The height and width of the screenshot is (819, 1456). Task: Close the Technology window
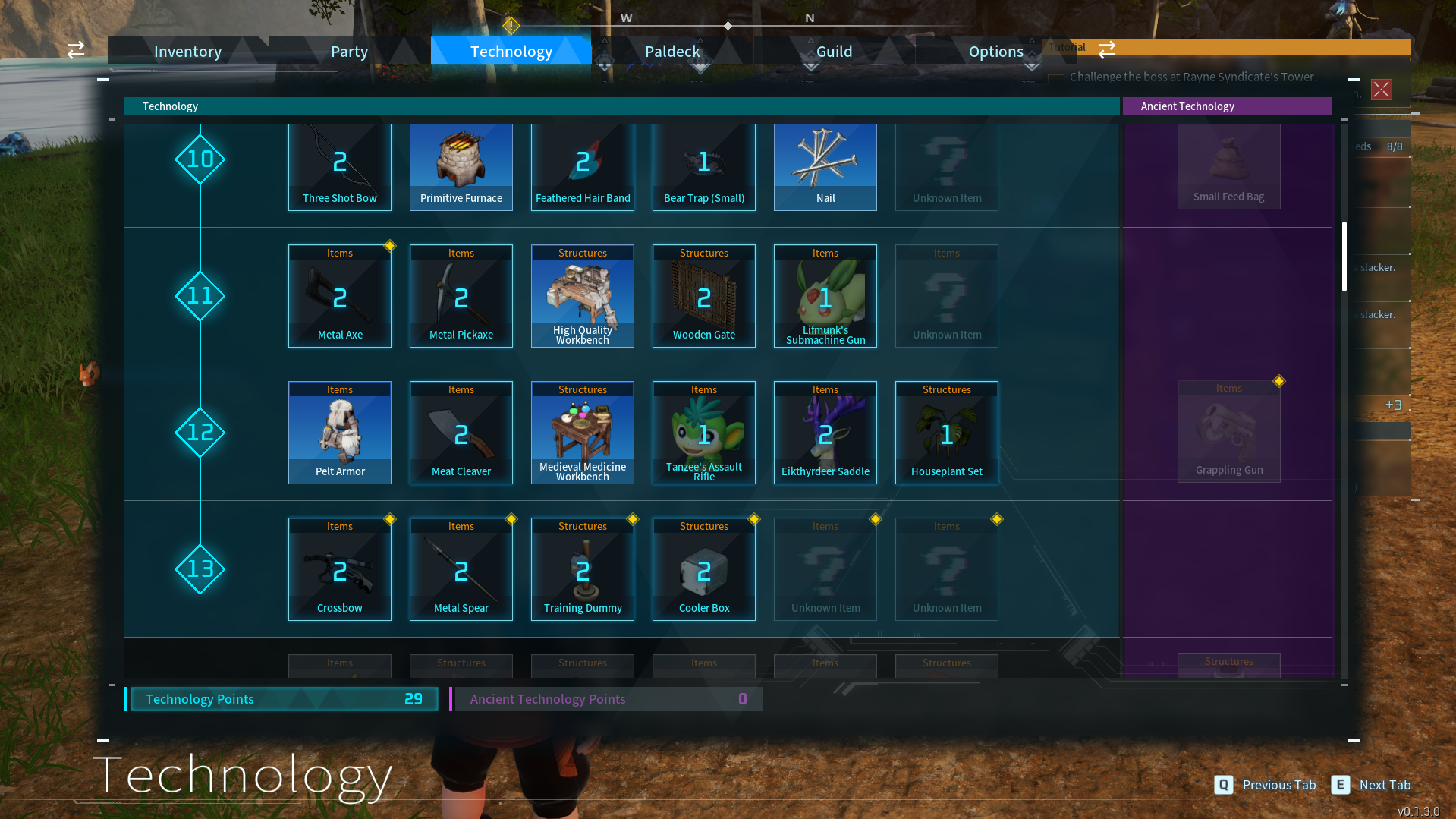(x=1381, y=90)
